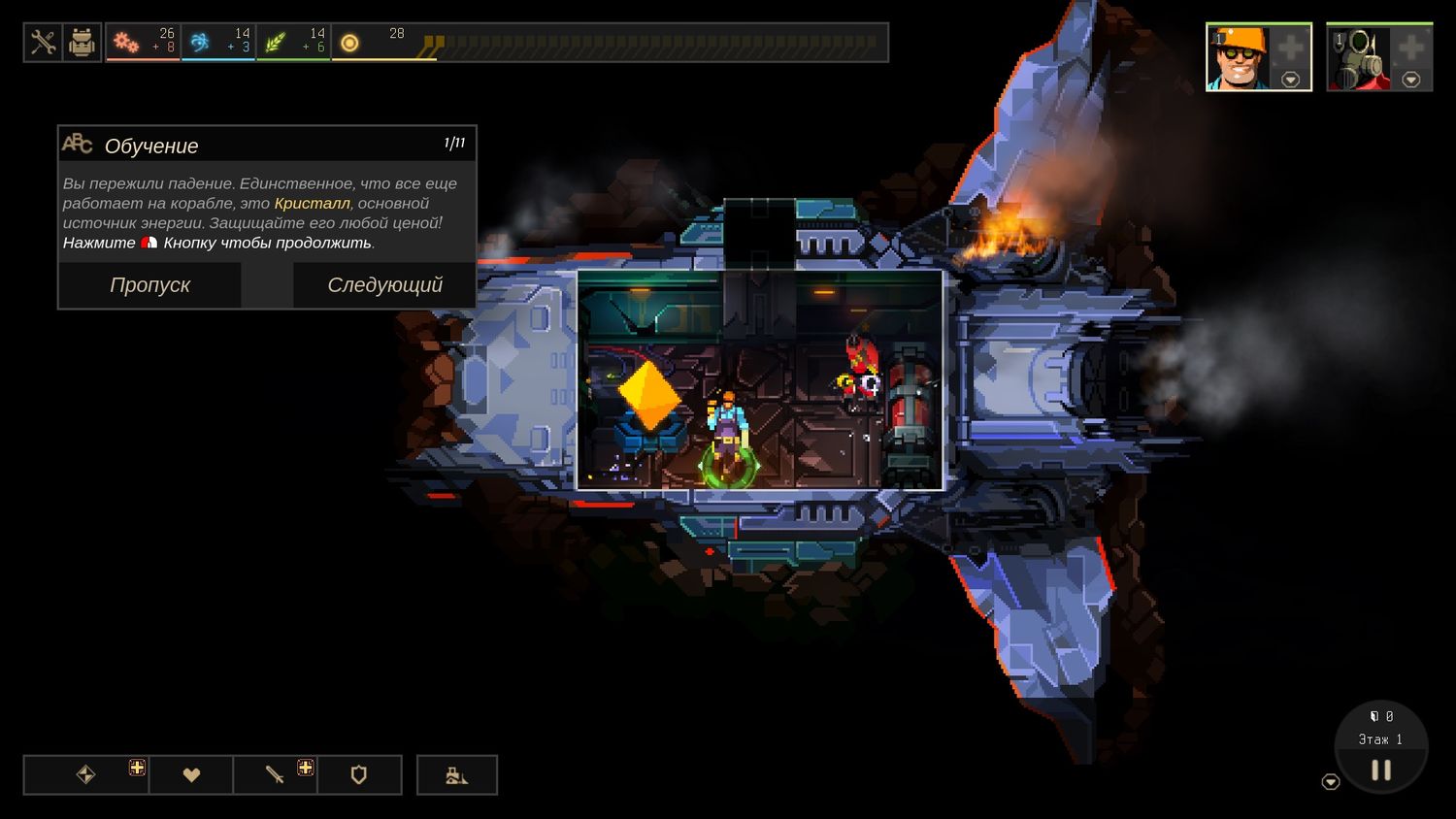Select the gas-mask hero portrait
The image size is (1456, 819).
point(1358,58)
